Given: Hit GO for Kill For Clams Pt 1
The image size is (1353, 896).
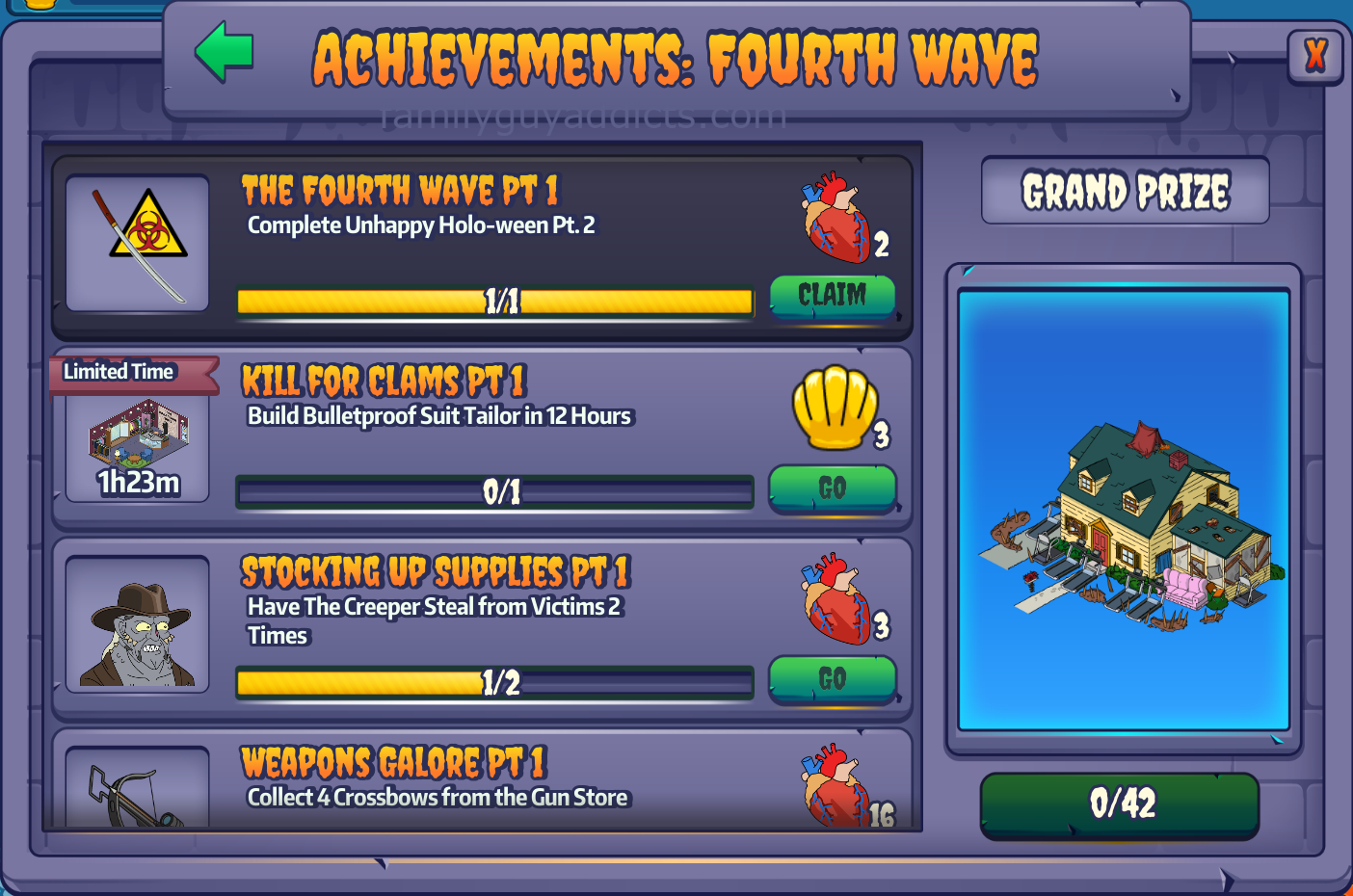Looking at the screenshot, I should coord(833,488).
